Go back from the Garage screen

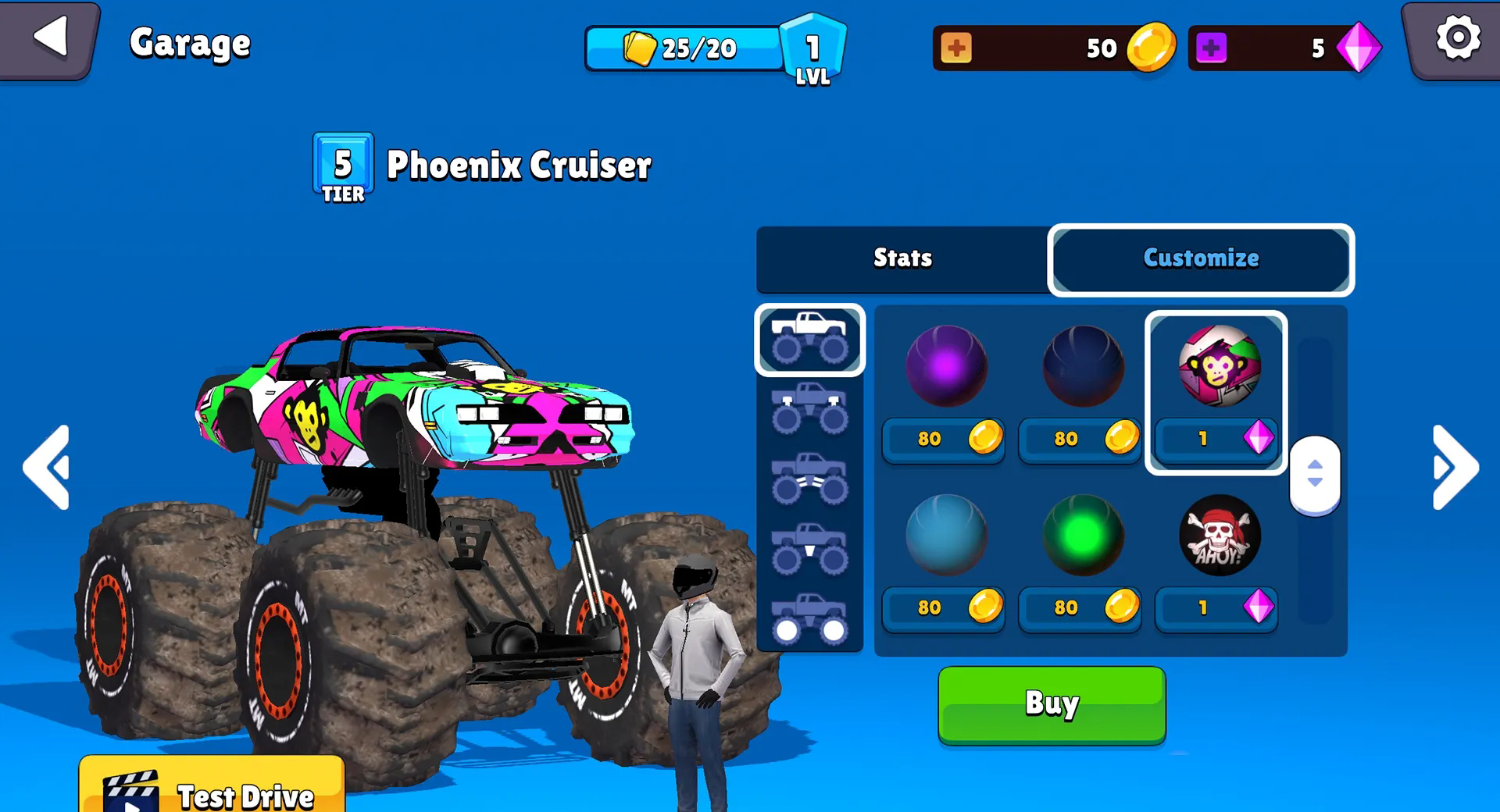coord(50,37)
